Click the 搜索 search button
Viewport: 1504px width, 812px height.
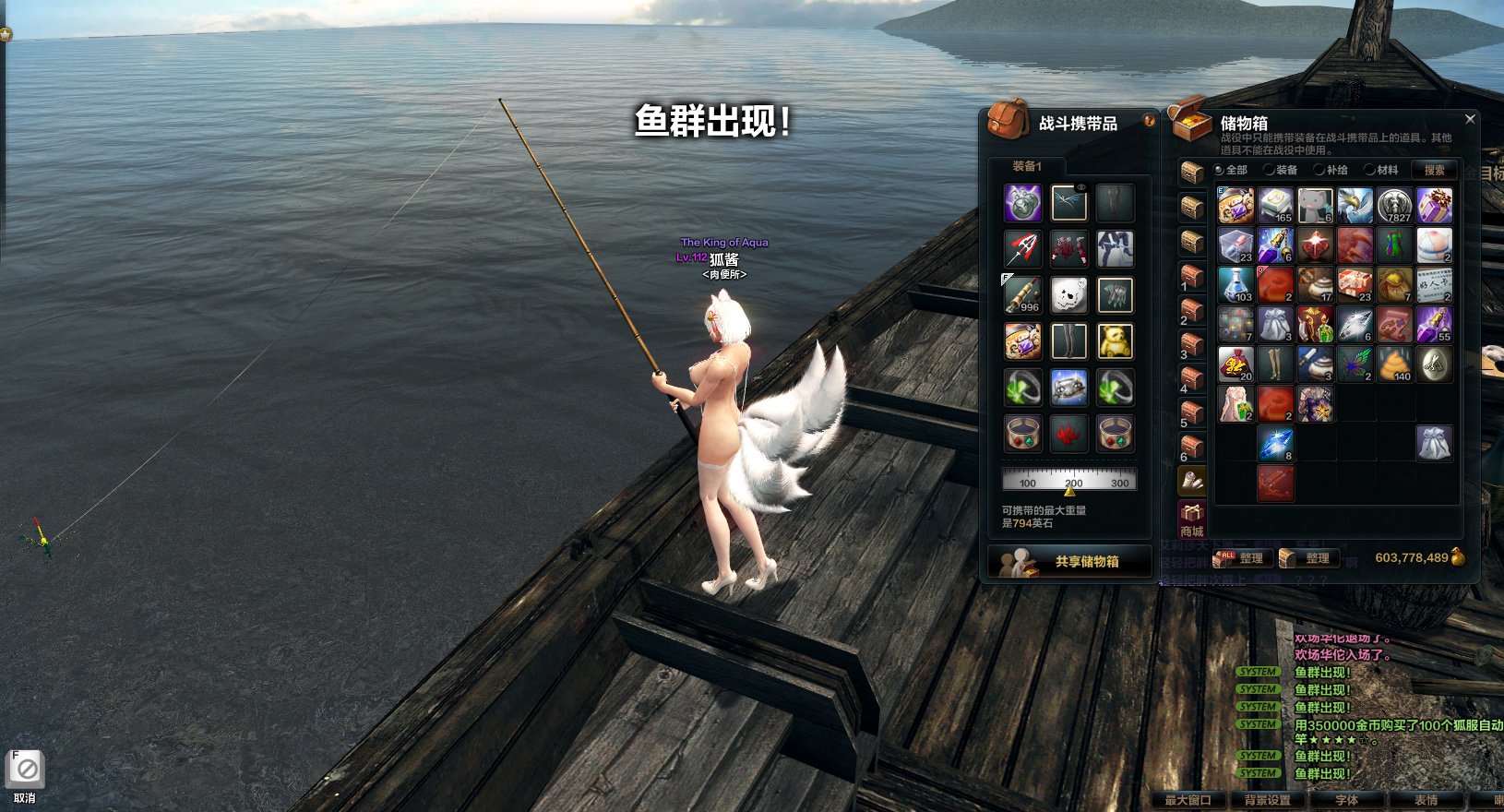coord(1434,170)
